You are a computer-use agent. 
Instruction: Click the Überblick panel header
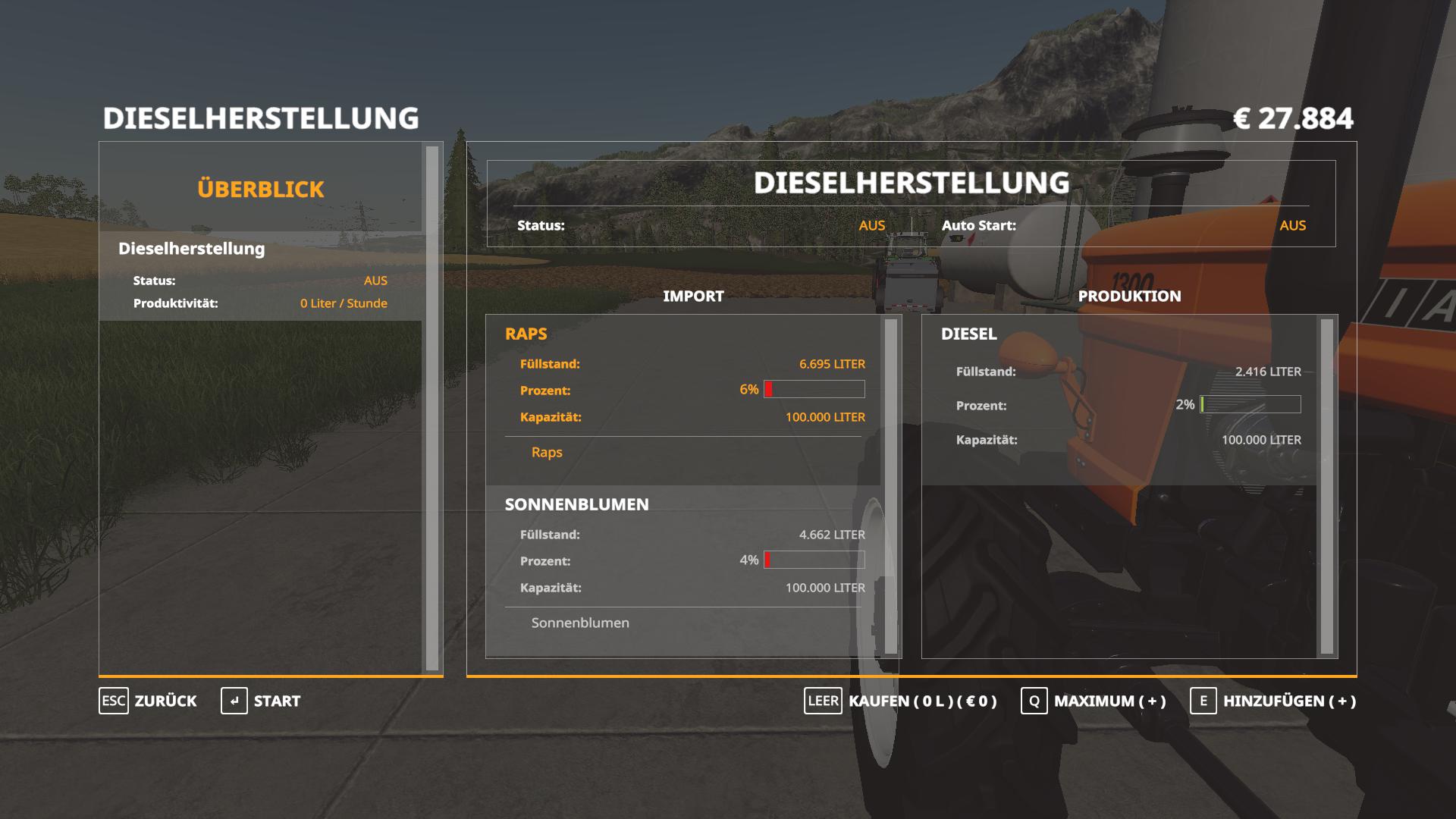pyautogui.click(x=260, y=189)
